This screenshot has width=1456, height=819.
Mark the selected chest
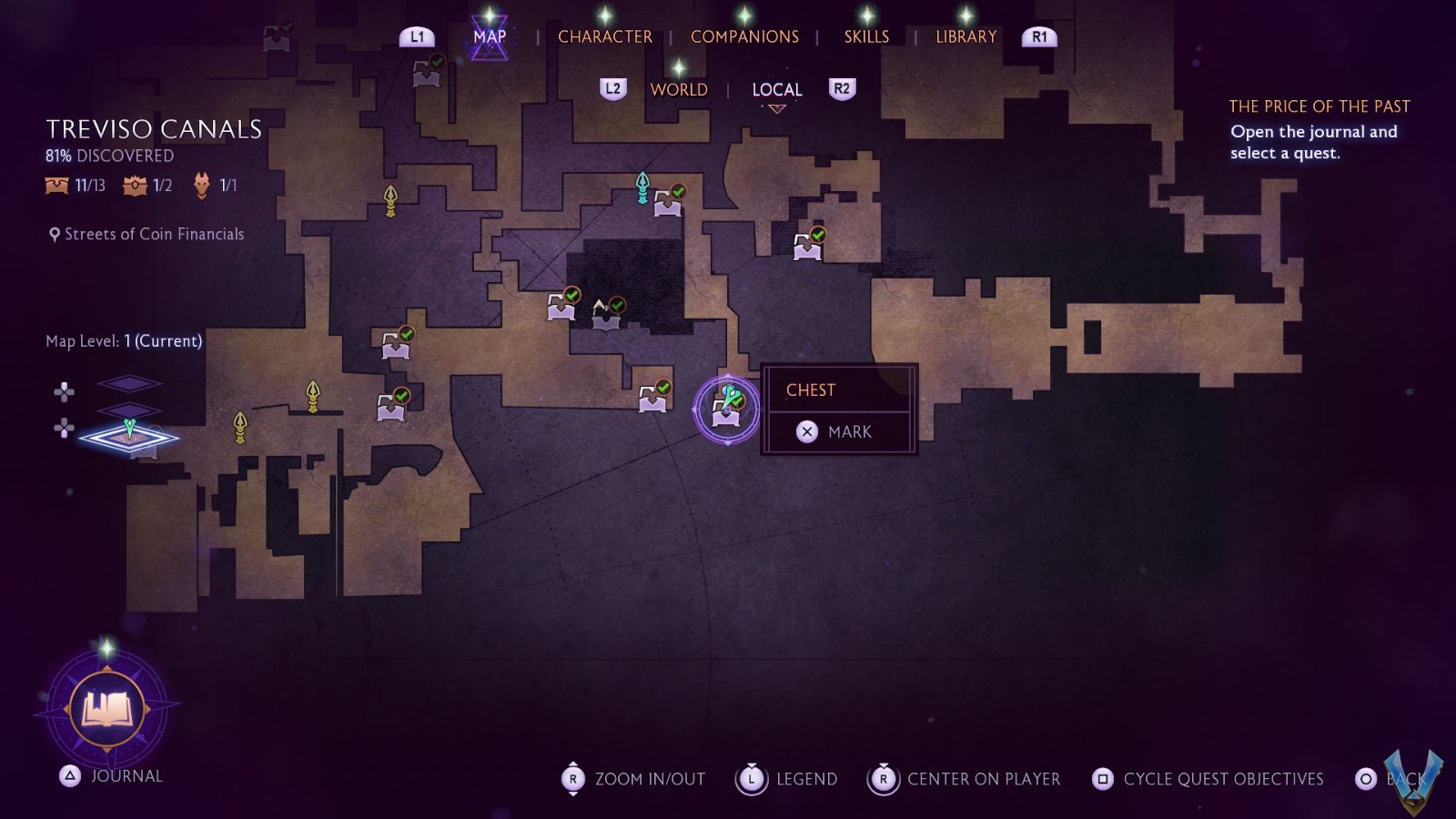pos(838,431)
